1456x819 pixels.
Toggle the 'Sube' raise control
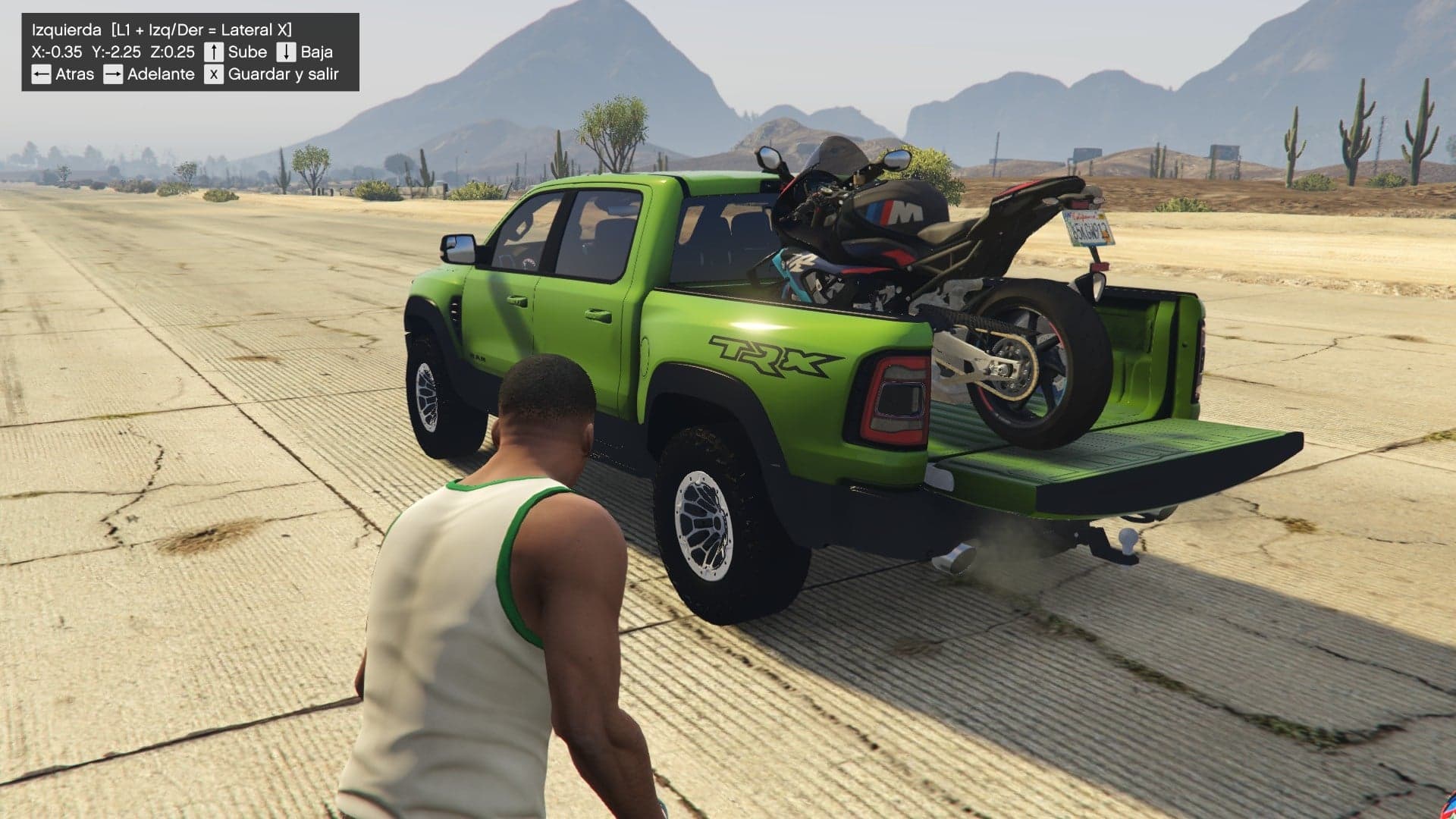pos(247,52)
